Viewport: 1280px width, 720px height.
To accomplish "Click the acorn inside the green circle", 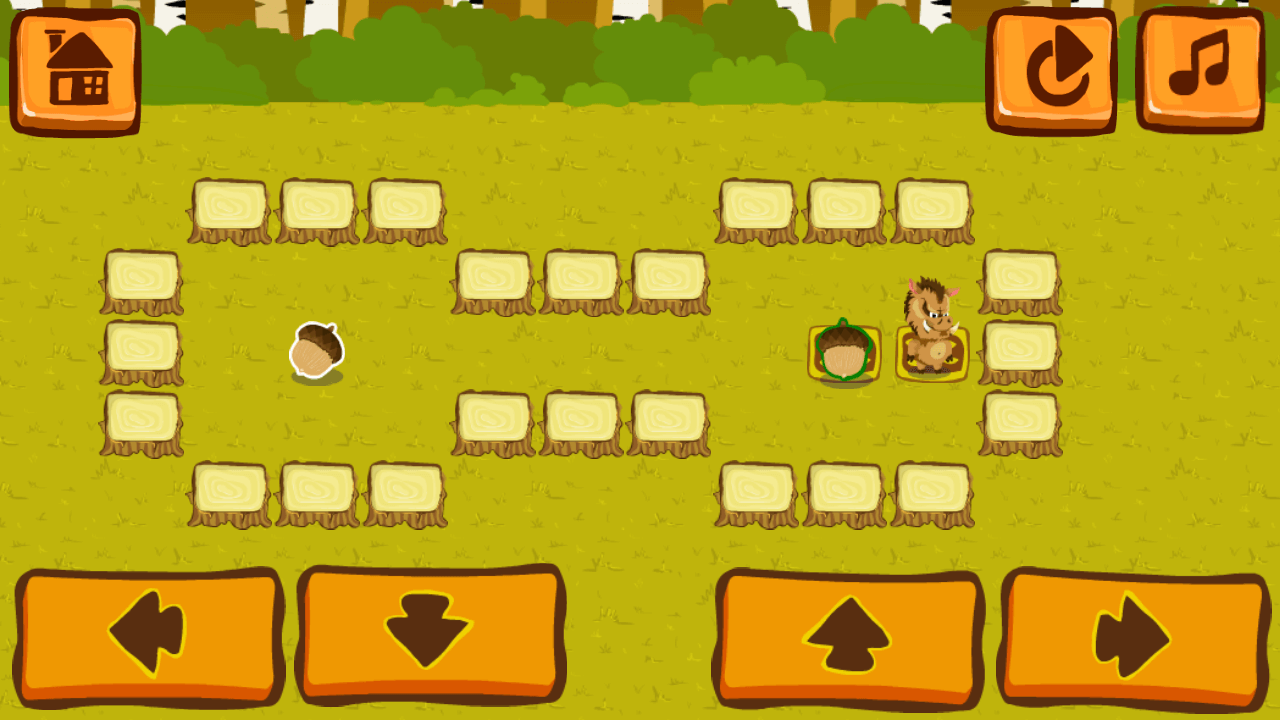I will pos(845,352).
